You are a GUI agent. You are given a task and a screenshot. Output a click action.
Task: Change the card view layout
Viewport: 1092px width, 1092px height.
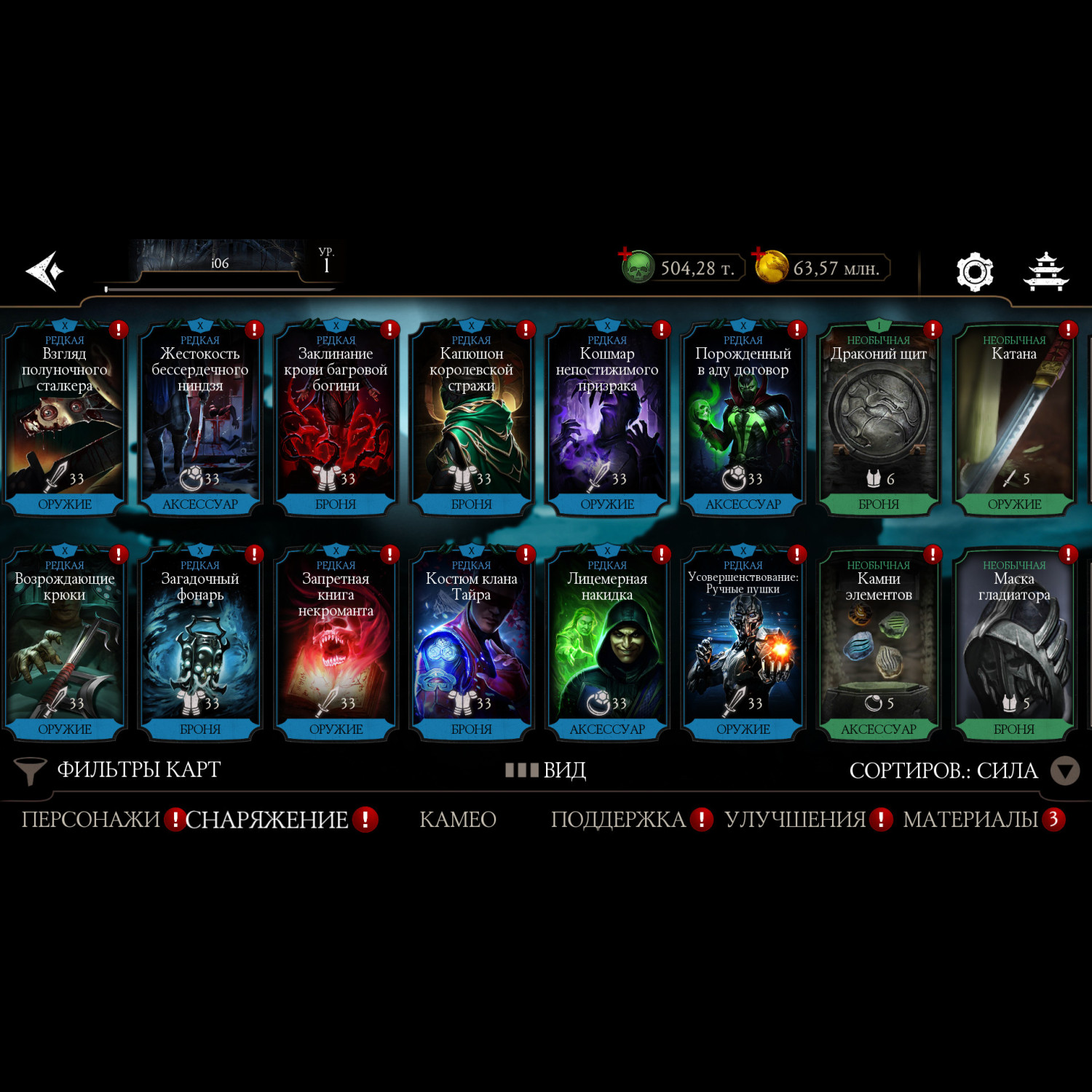[x=546, y=770]
